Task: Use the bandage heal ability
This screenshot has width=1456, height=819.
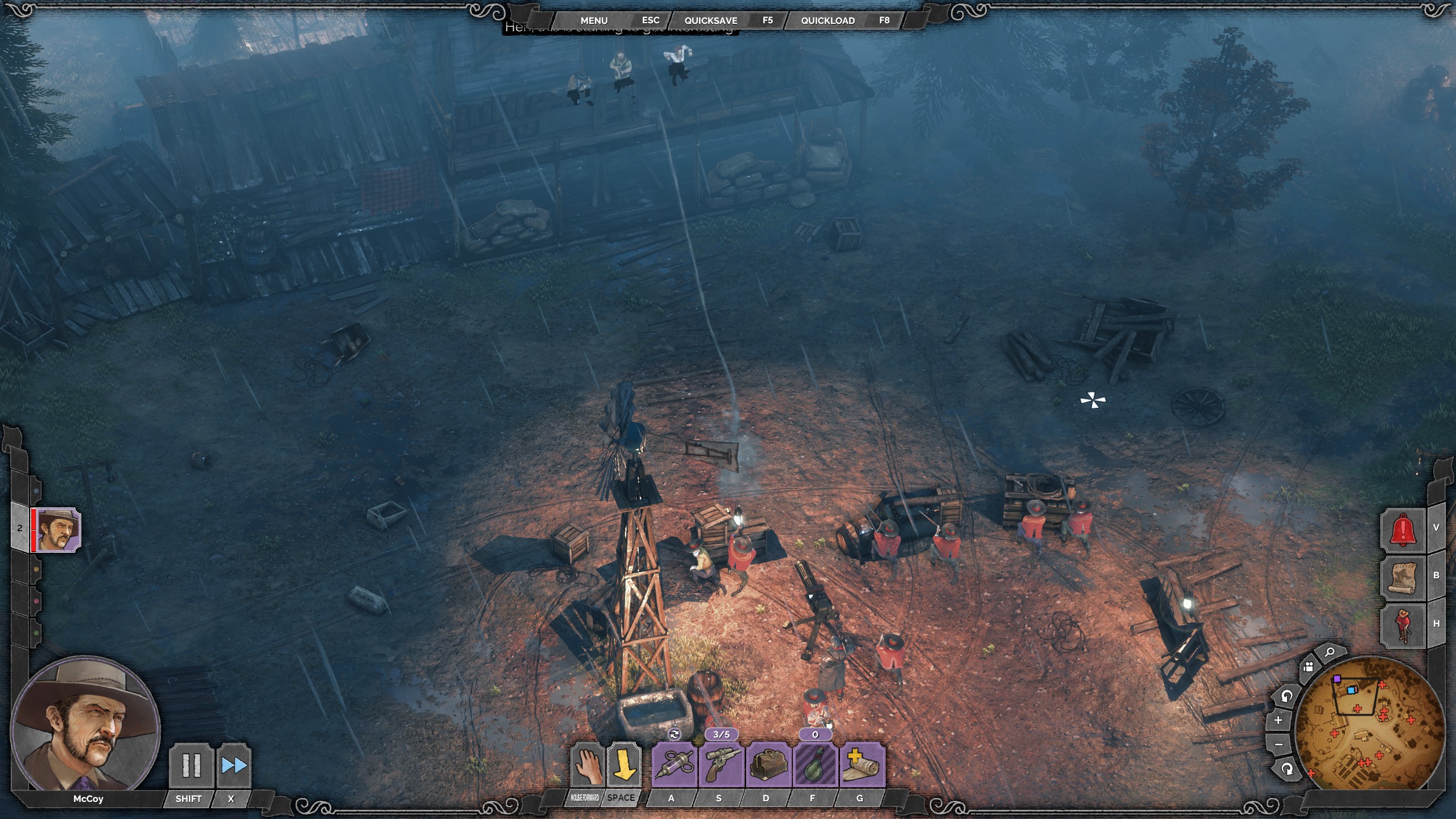Action: point(861,766)
